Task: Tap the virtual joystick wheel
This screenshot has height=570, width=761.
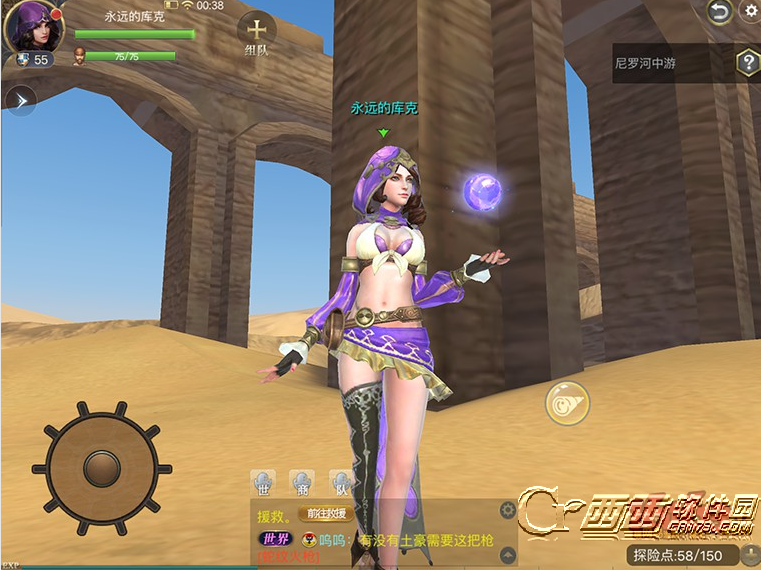Action: [x=101, y=465]
